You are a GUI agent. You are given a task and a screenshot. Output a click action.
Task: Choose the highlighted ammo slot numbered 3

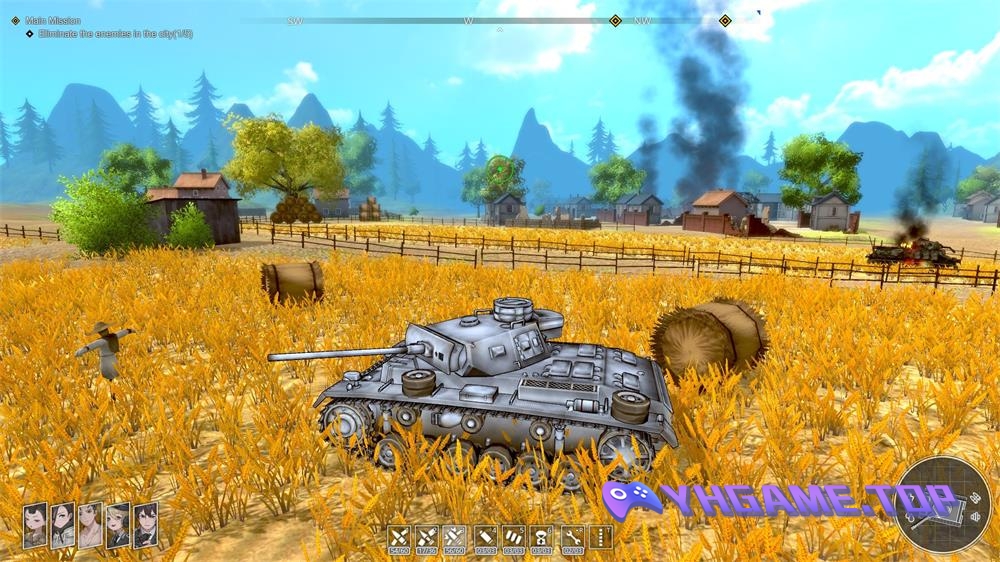455,537
